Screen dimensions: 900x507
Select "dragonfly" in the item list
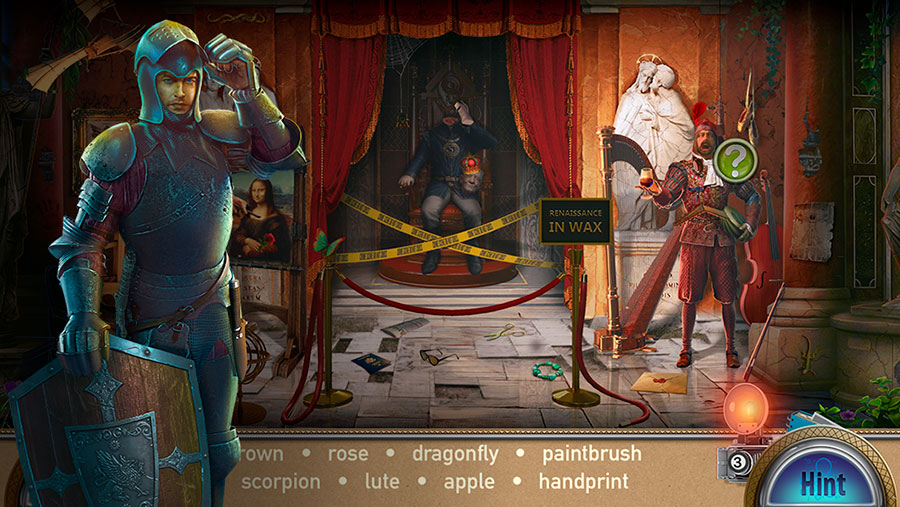point(458,454)
